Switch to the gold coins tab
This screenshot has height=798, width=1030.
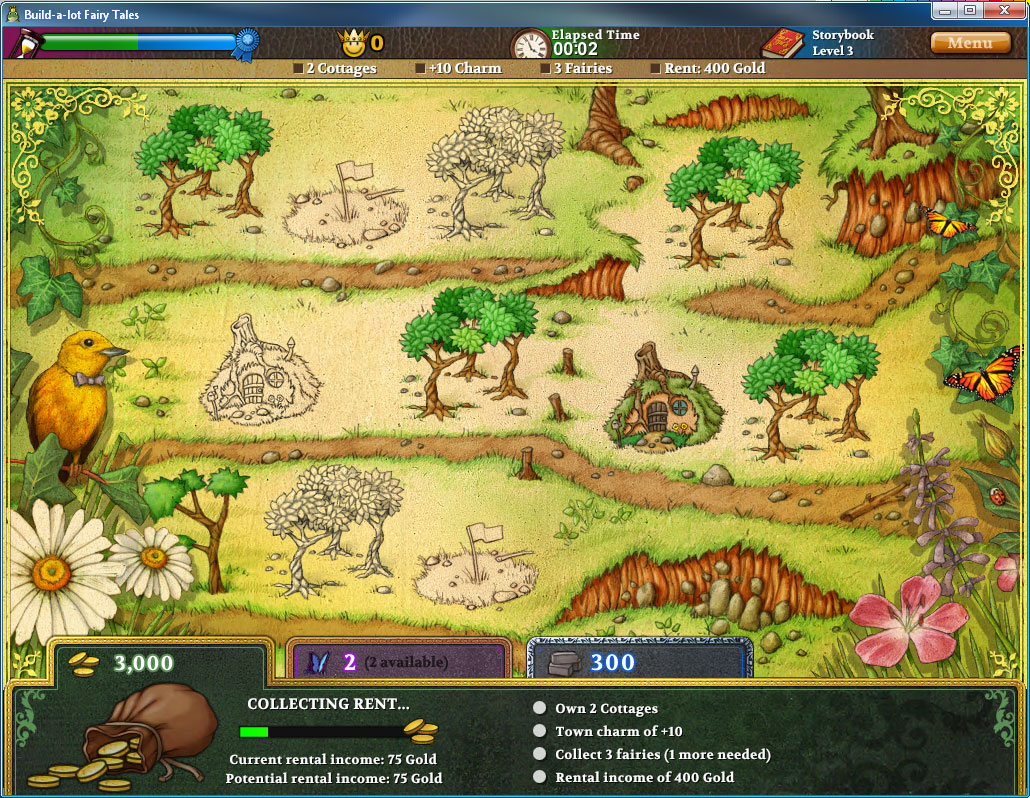click(160, 662)
